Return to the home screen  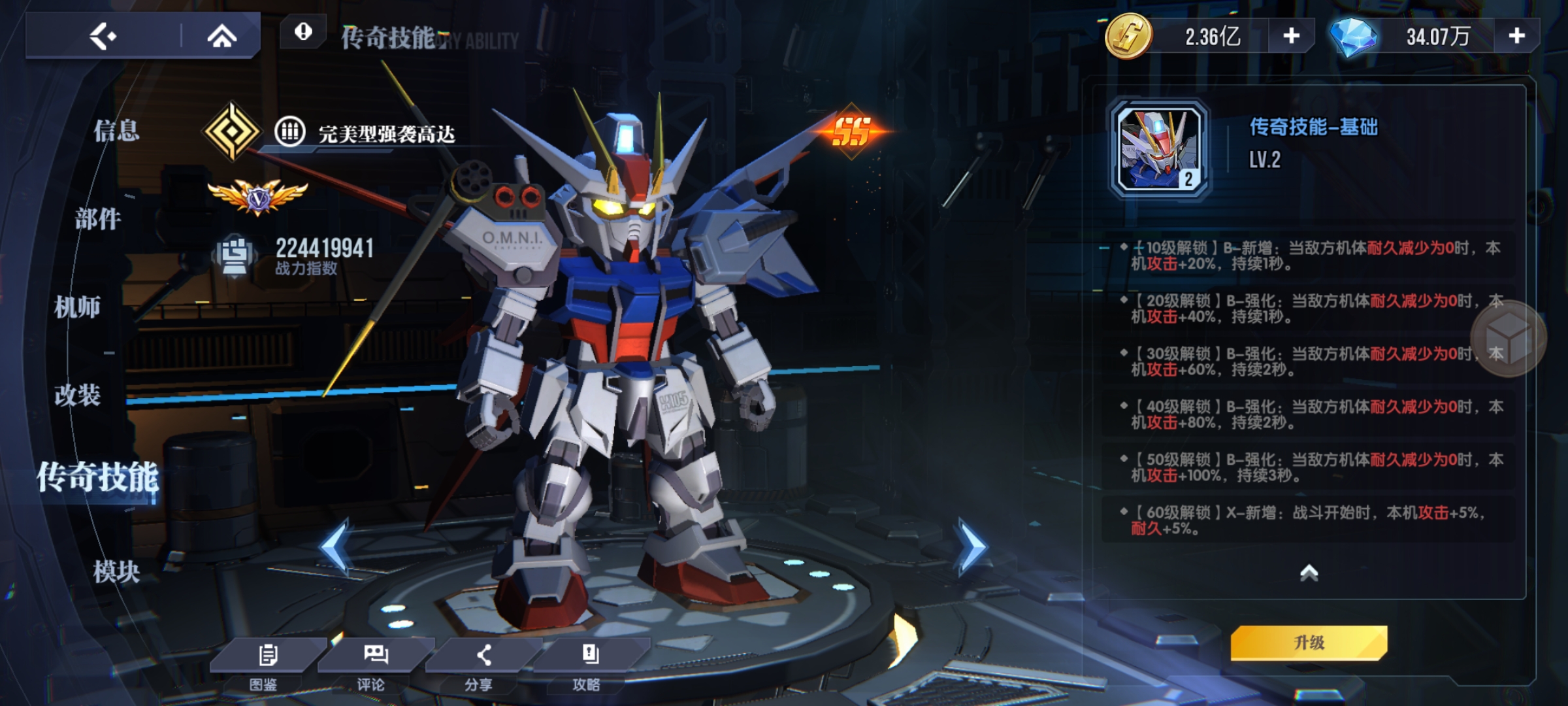(x=221, y=36)
